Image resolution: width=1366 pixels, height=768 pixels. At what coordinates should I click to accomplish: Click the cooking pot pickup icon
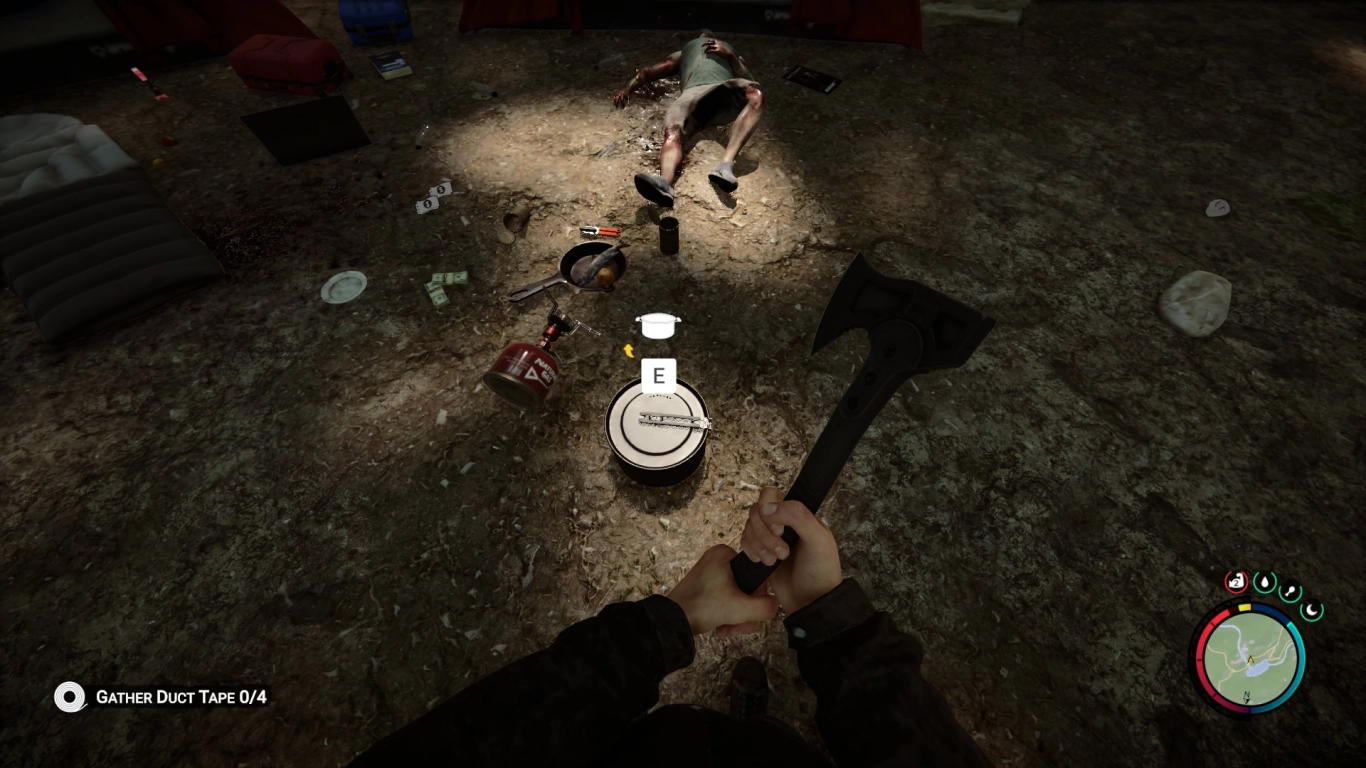(657, 324)
